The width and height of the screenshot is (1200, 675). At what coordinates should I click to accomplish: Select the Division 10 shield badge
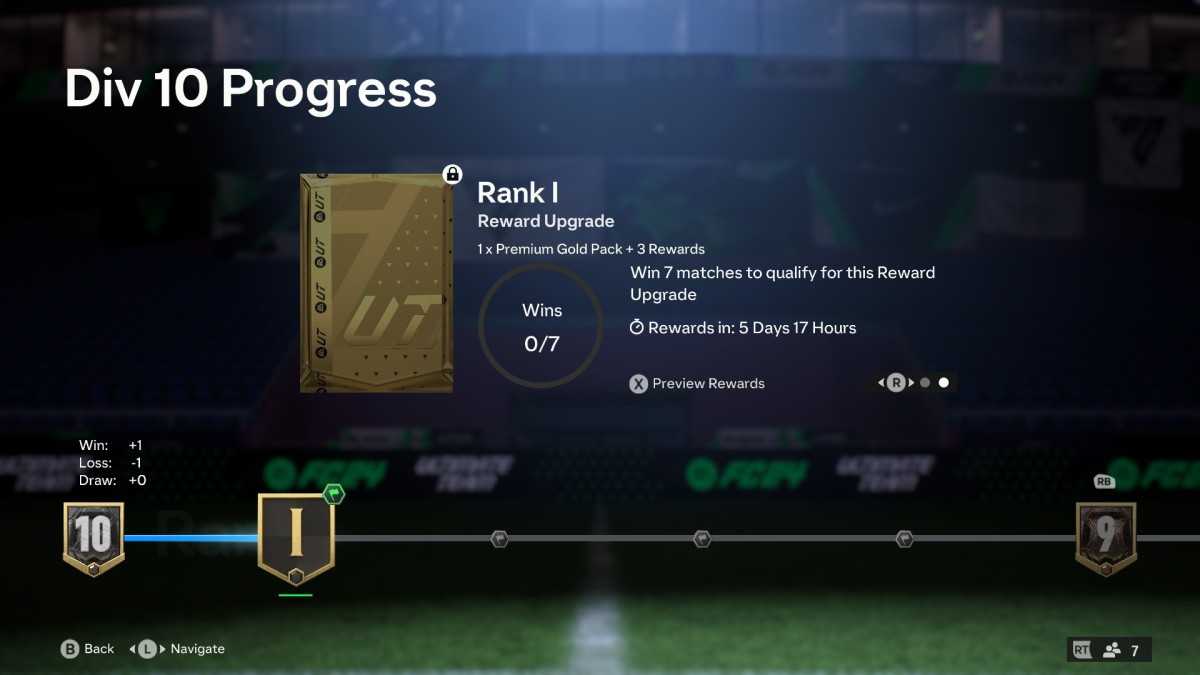[x=93, y=538]
